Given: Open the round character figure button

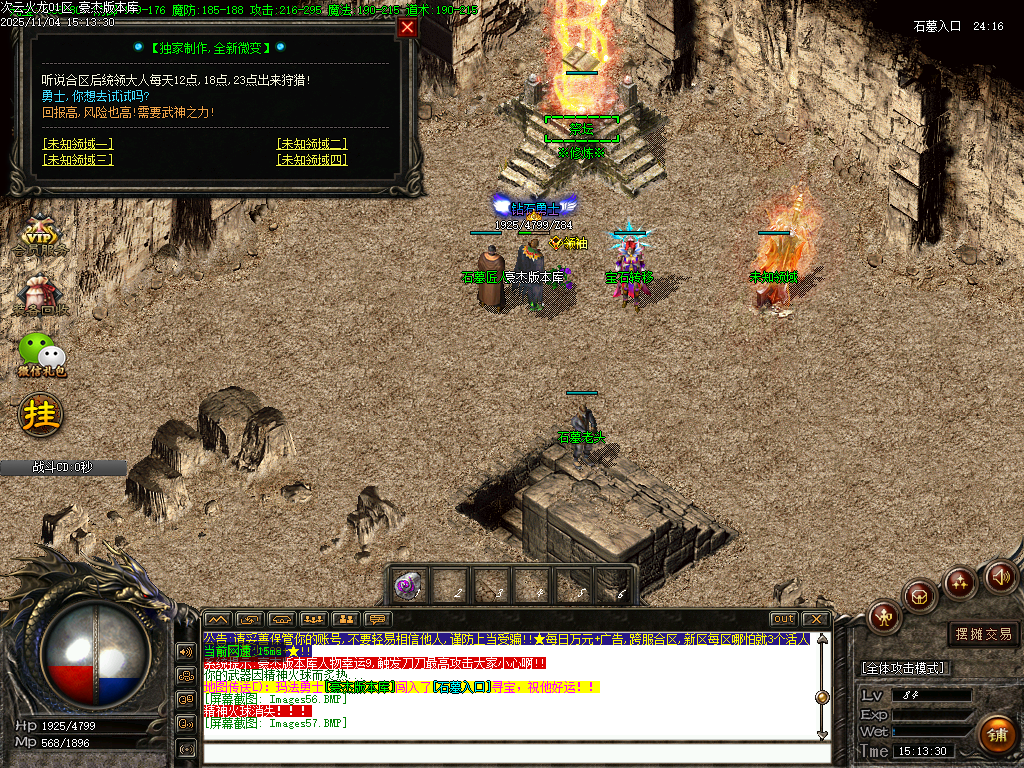Looking at the screenshot, I should tap(884, 617).
